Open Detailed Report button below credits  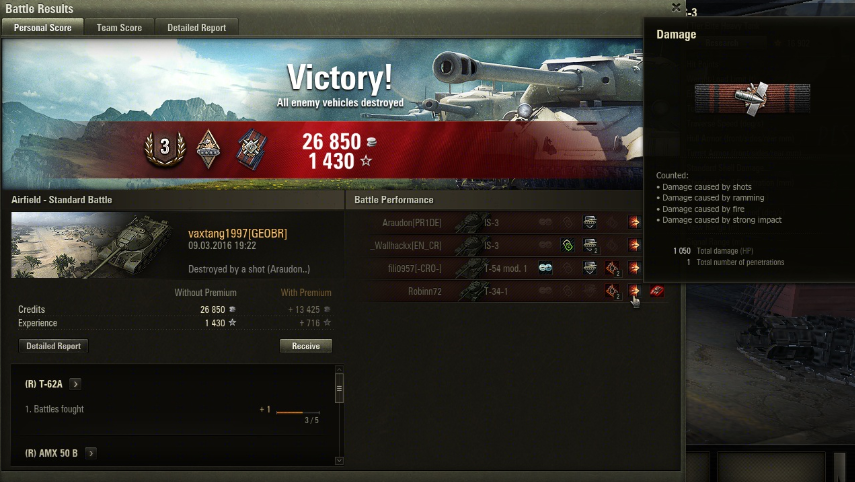53,346
